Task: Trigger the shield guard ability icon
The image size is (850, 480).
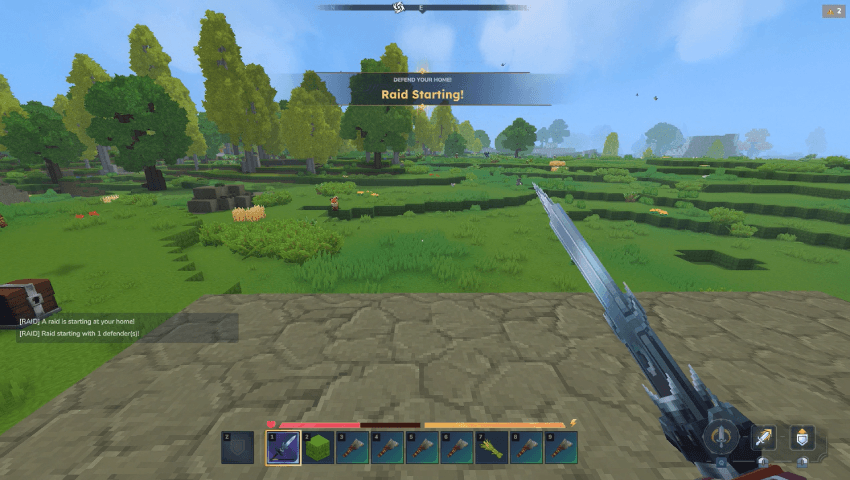Action: tap(802, 437)
